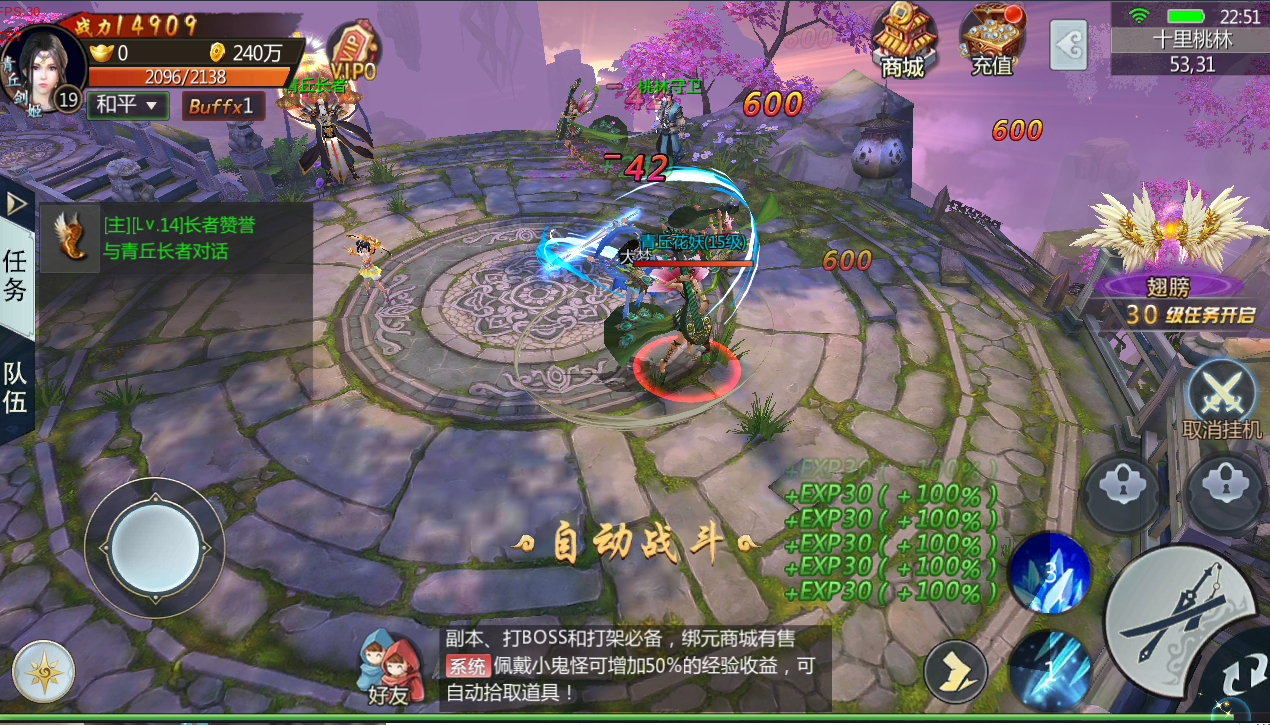Open the 和平 combat mode dropdown
This screenshot has height=725, width=1270.
[x=127, y=104]
